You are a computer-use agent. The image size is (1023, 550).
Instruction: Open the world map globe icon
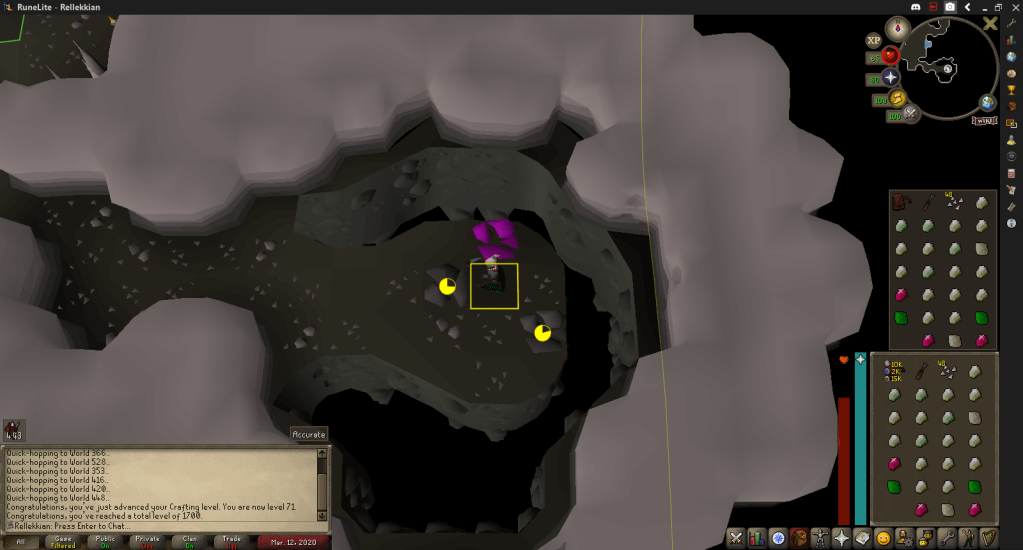987,103
